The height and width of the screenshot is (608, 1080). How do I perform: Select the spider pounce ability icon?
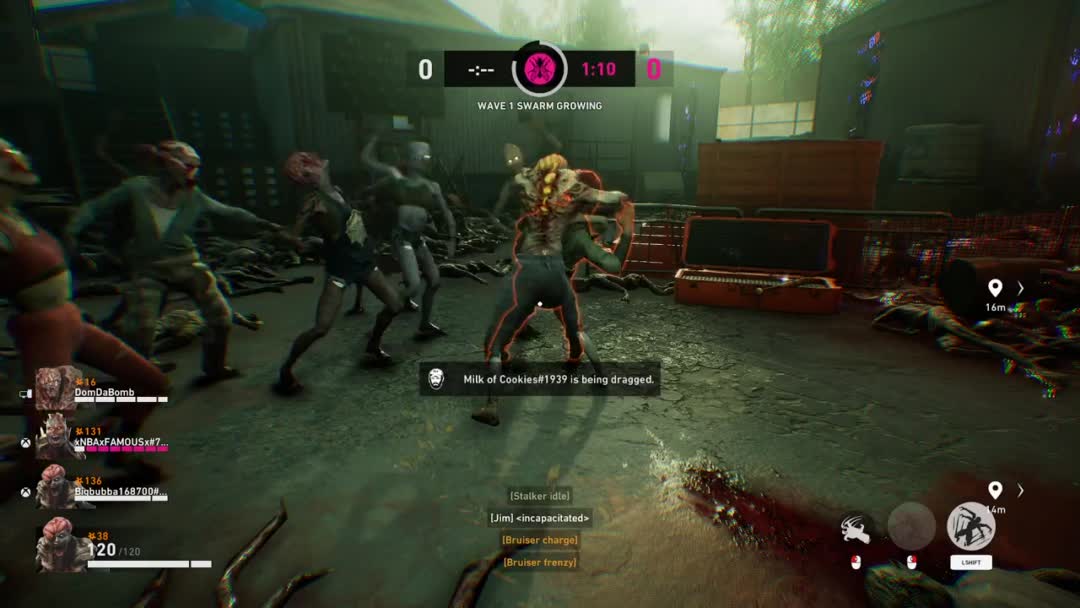pyautogui.click(x=970, y=526)
